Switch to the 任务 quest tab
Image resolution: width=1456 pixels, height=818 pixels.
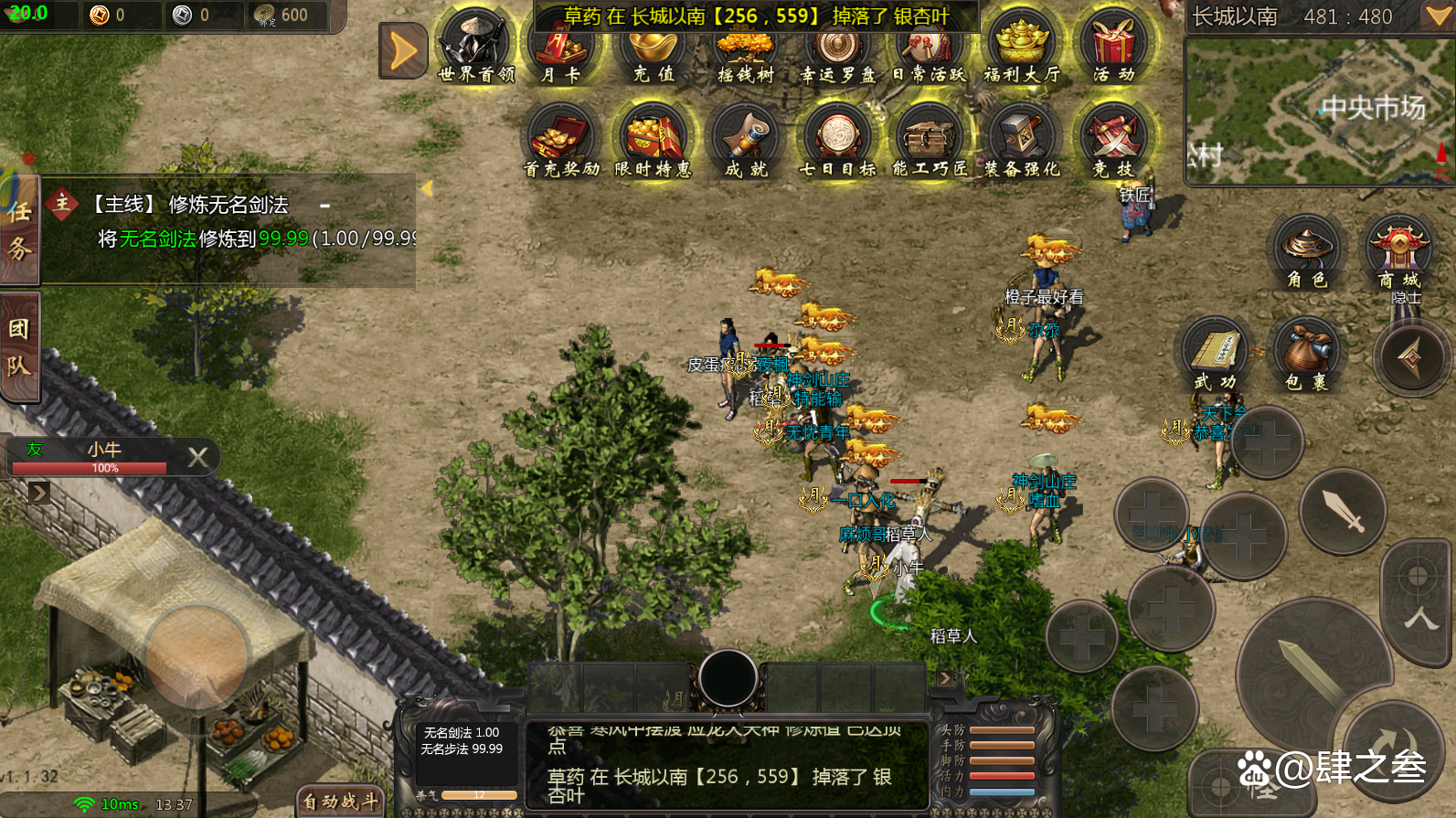click(x=19, y=229)
